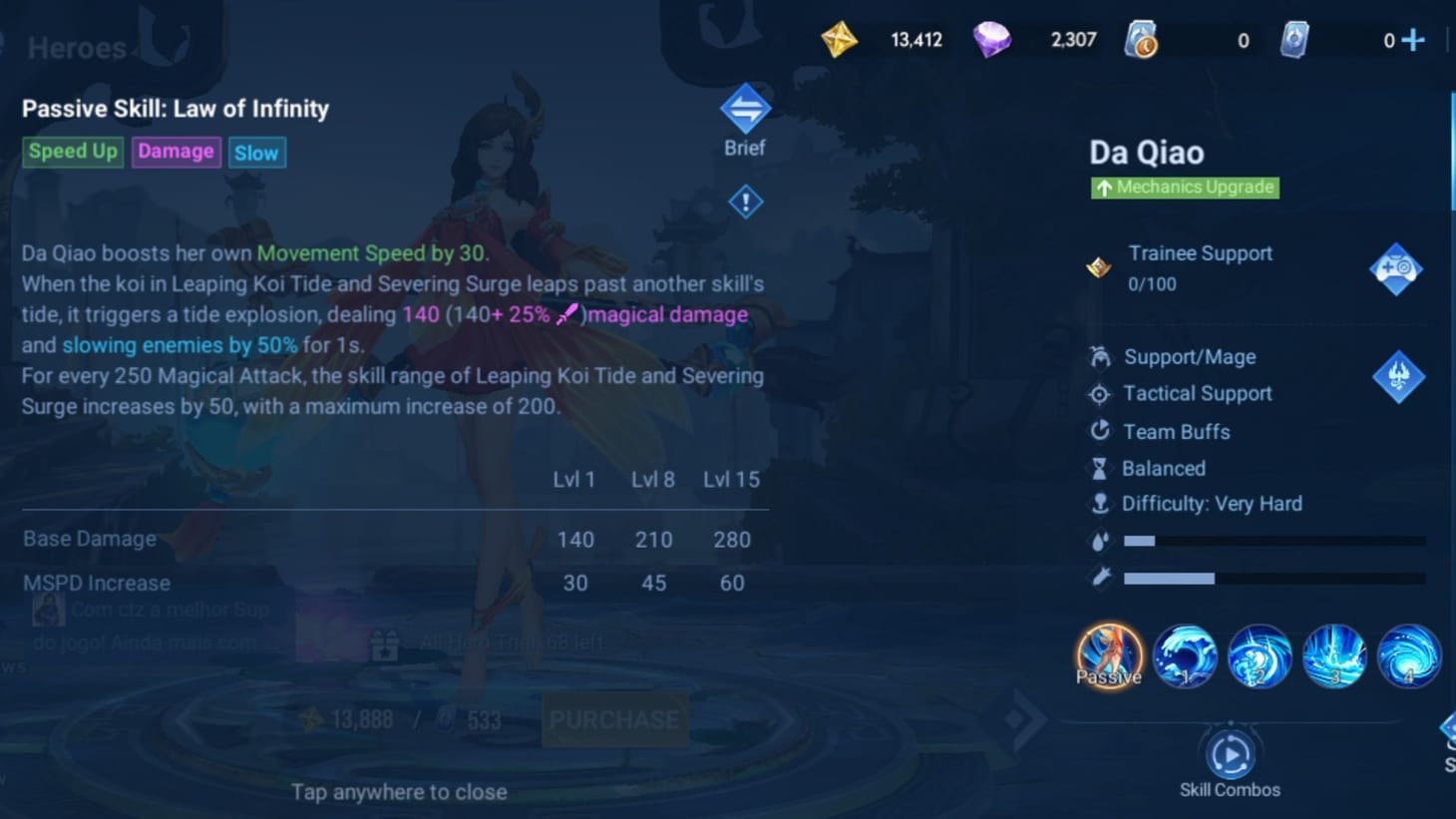This screenshot has width=1456, height=819.
Task: Click the blue phoenix faction emblem
Action: [1396, 378]
